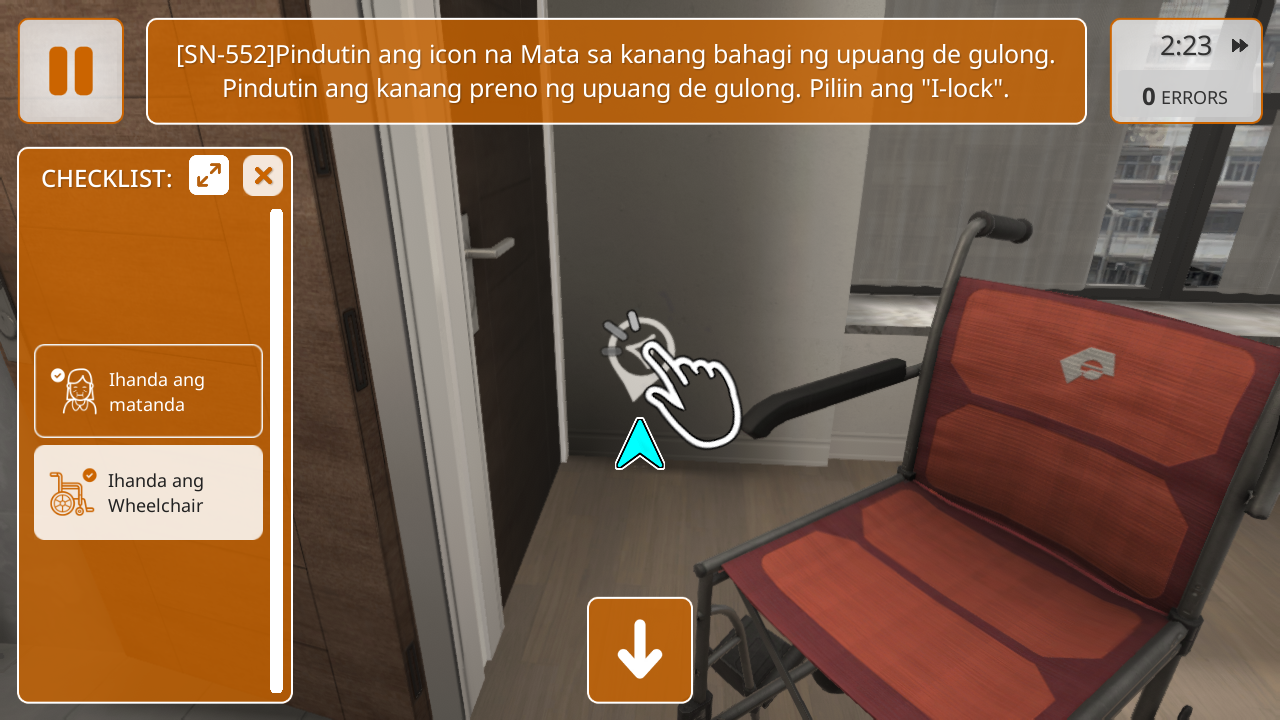Fast-forward the timer with the double-arrow icon
1280x720 pixels.
[1240, 46]
